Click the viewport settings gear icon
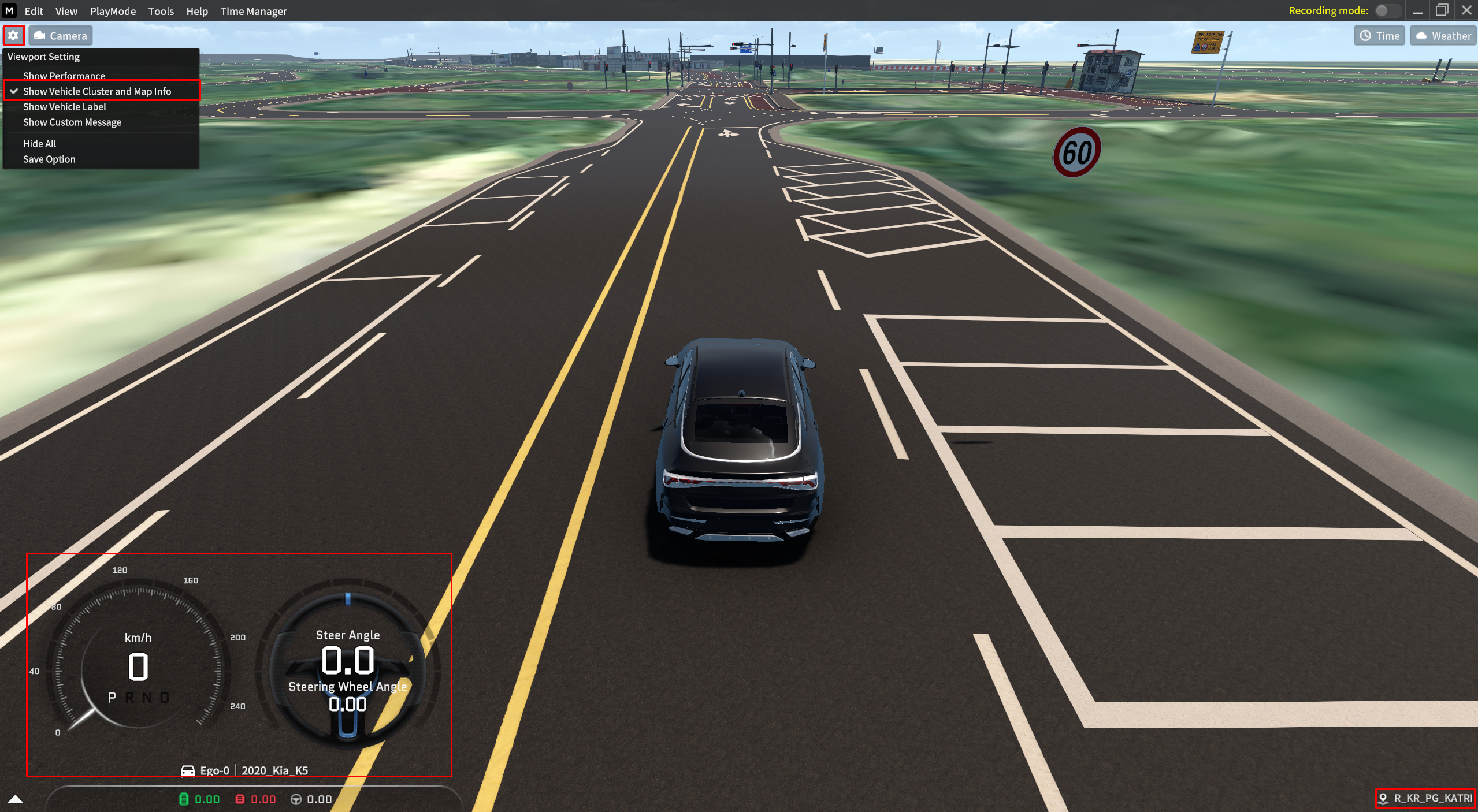The width and height of the screenshot is (1478, 812). (x=13, y=36)
